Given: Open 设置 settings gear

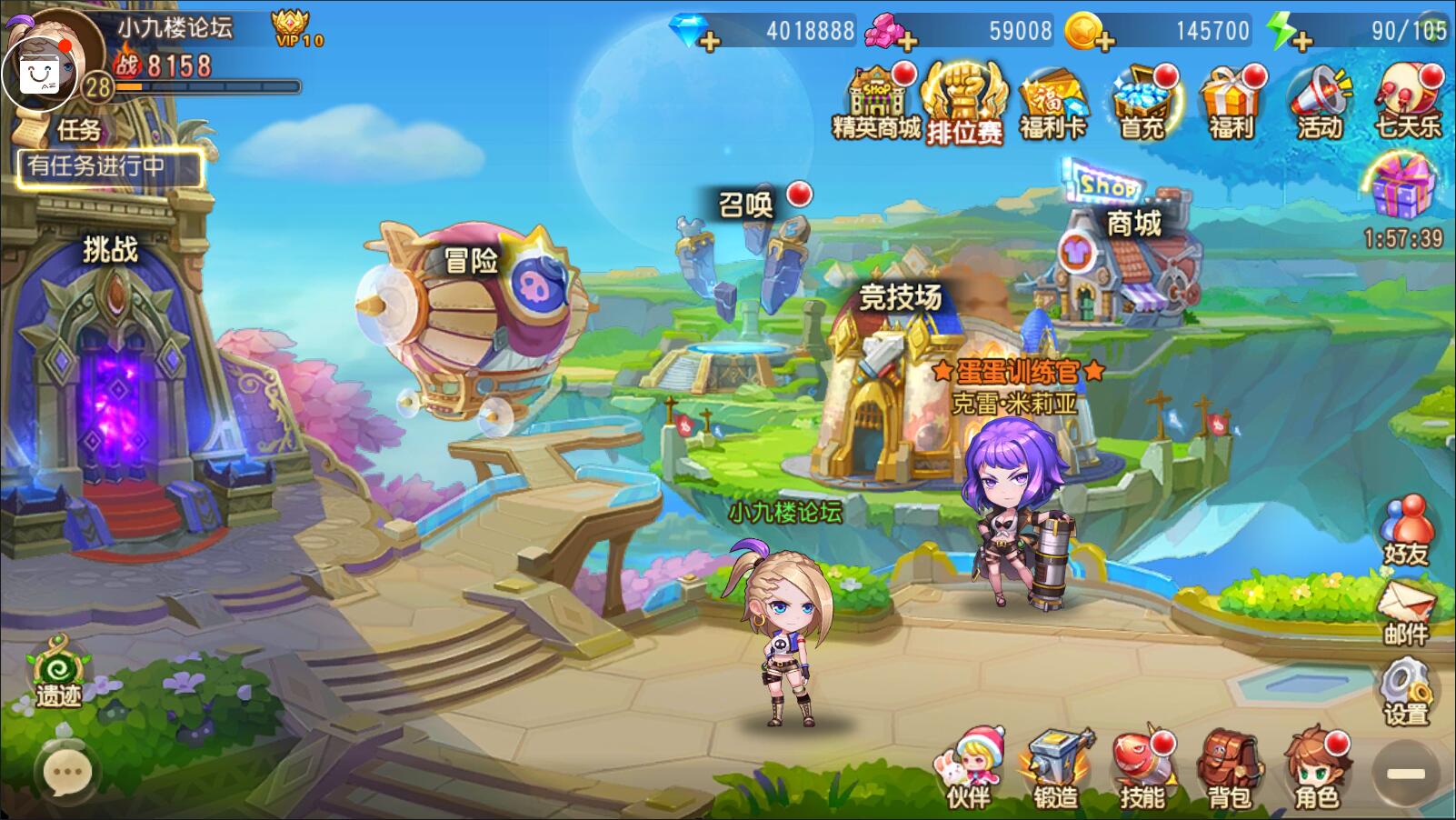Looking at the screenshot, I should point(1405,693).
